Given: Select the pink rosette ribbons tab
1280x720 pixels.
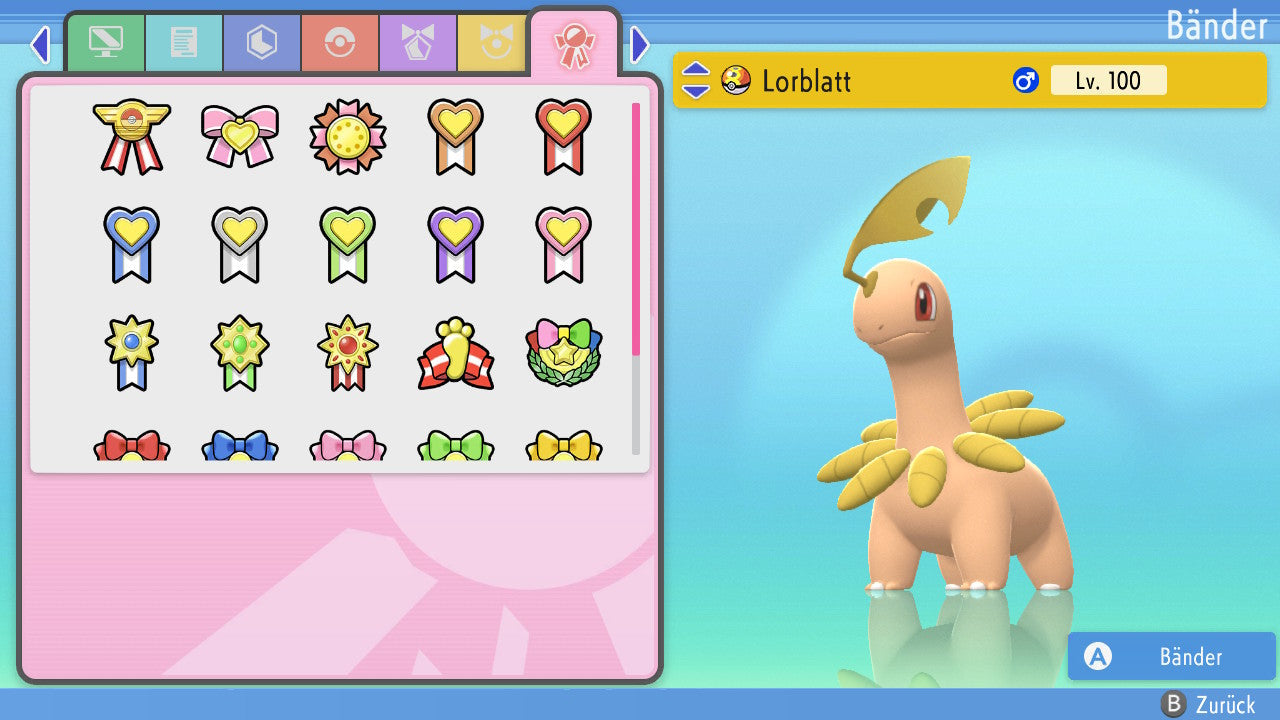Looking at the screenshot, I should click(574, 44).
